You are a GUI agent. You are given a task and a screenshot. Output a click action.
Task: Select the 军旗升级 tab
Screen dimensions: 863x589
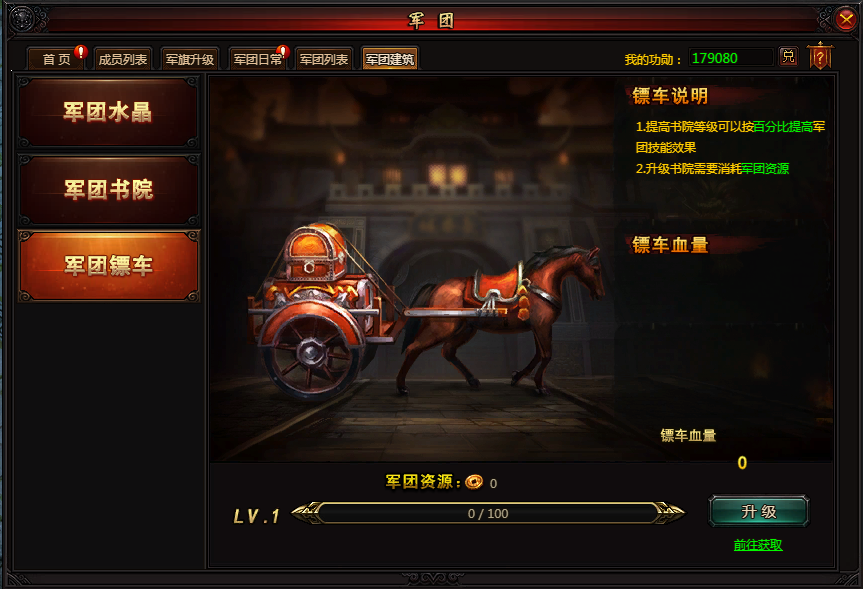pos(189,59)
